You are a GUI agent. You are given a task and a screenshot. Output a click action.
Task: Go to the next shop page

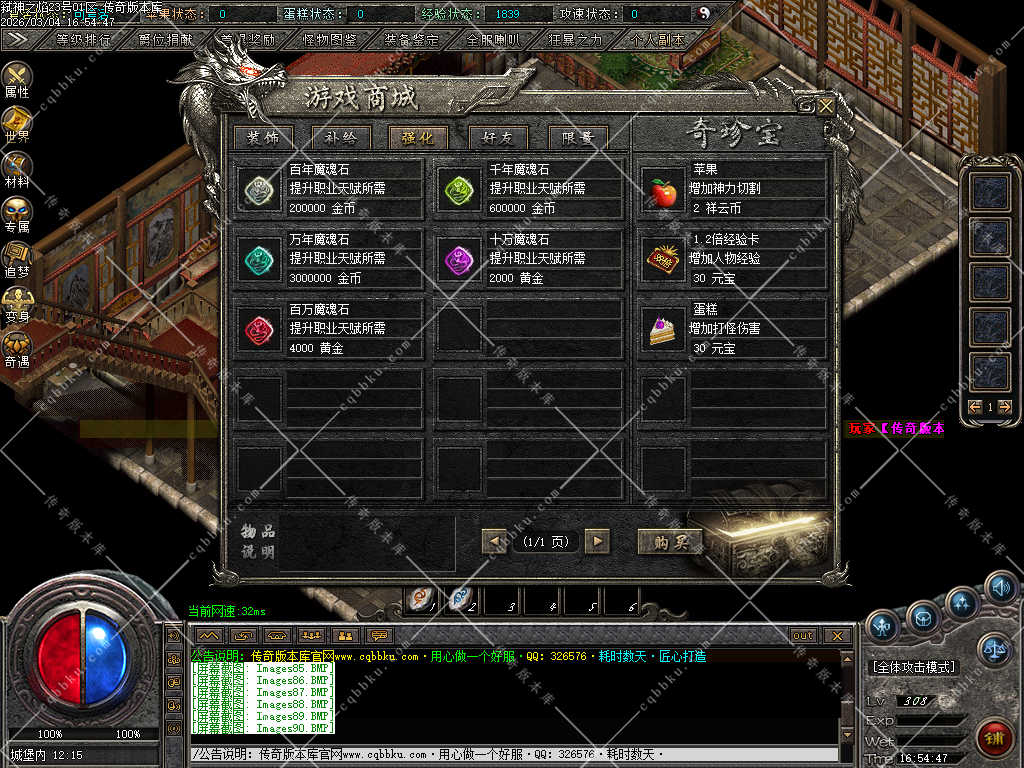[597, 541]
